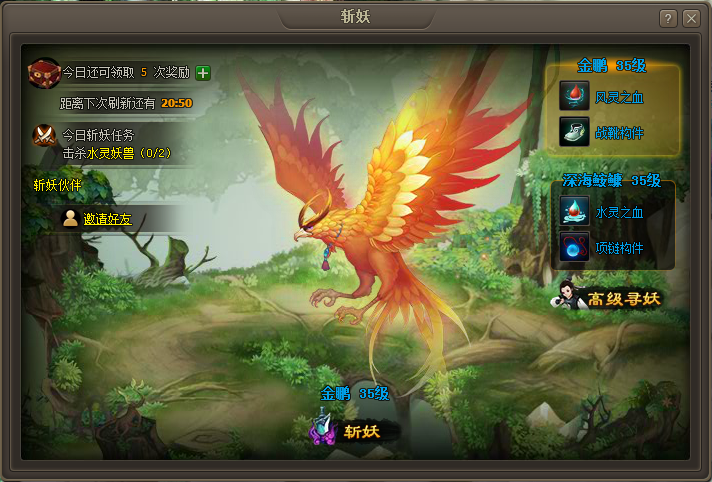Open the reward chest icon
712x482 pixels.
point(43,73)
